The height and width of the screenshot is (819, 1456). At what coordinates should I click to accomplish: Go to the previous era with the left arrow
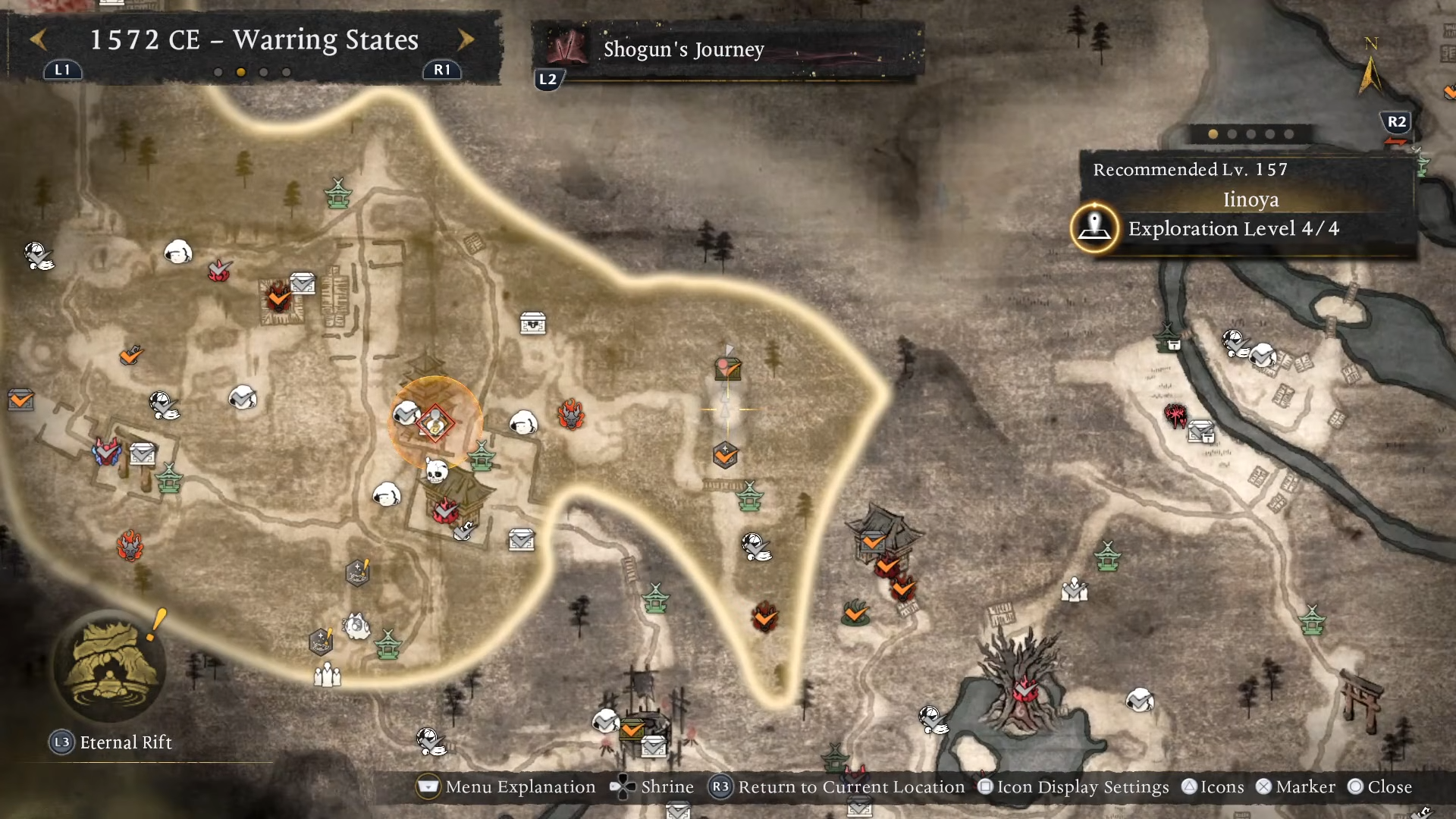click(x=39, y=39)
